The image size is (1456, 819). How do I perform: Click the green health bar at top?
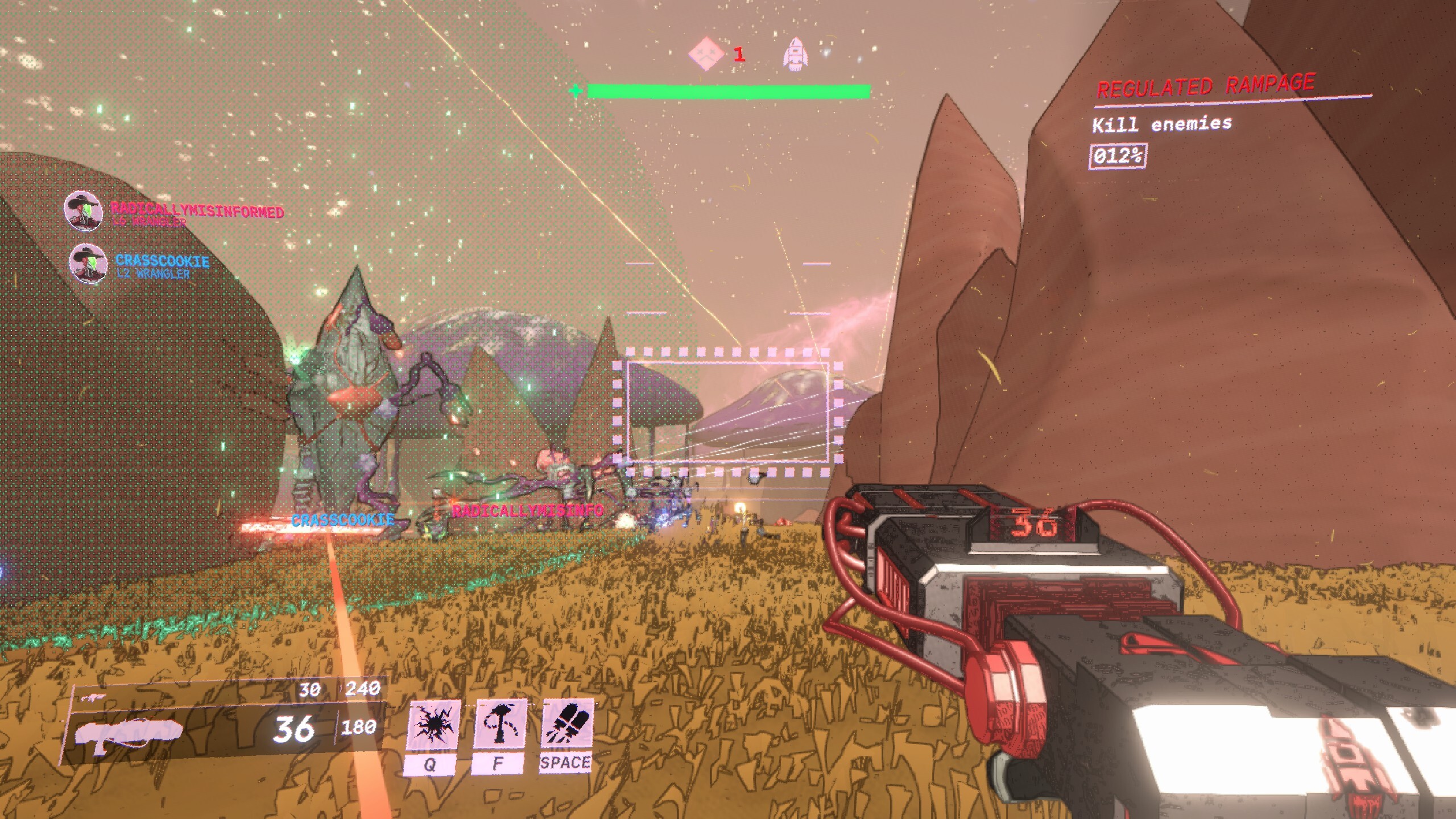click(x=728, y=90)
